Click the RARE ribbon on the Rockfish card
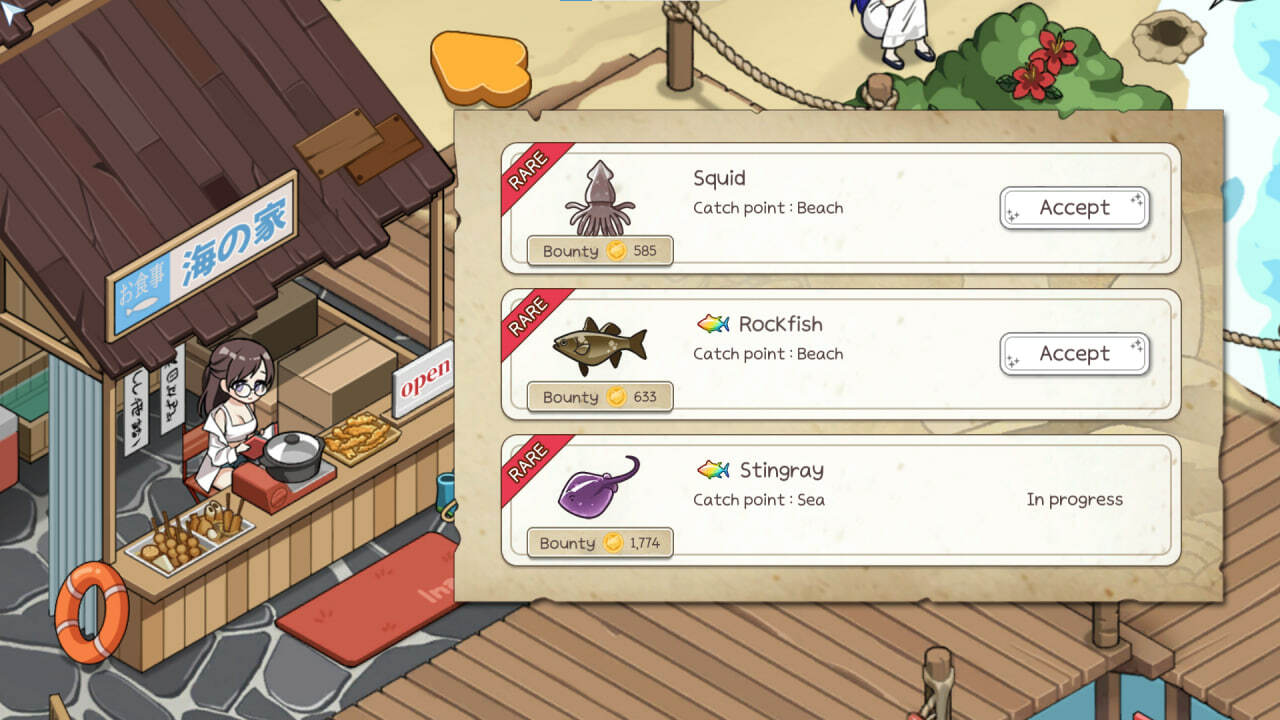 pyautogui.click(x=528, y=312)
